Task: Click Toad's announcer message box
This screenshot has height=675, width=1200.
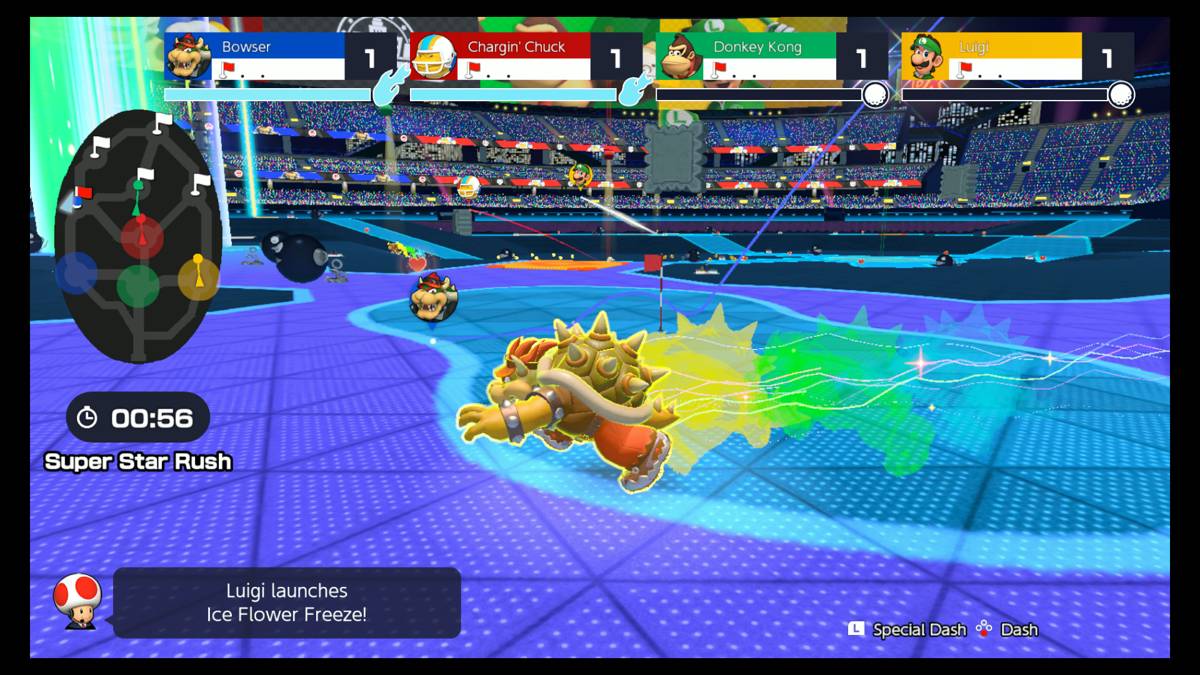Action: [287, 603]
